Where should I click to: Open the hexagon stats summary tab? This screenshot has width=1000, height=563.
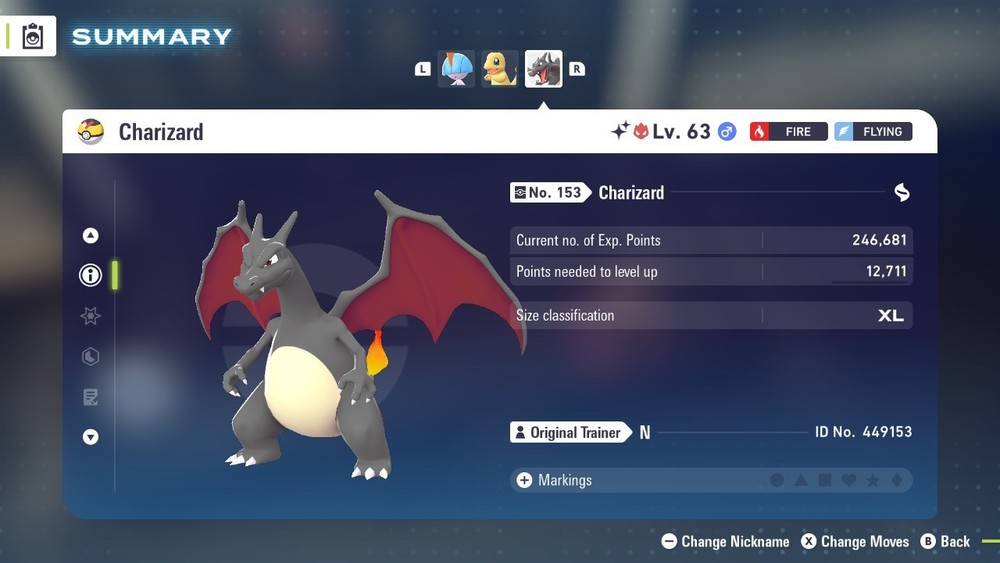pos(90,357)
